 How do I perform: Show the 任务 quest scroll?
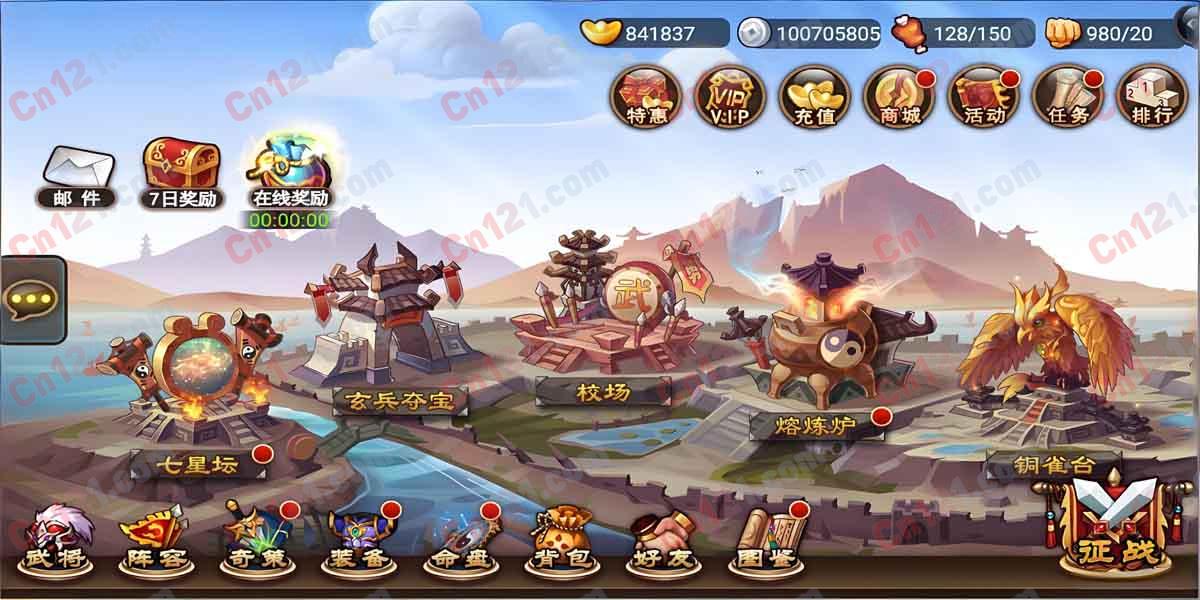pos(1066,97)
